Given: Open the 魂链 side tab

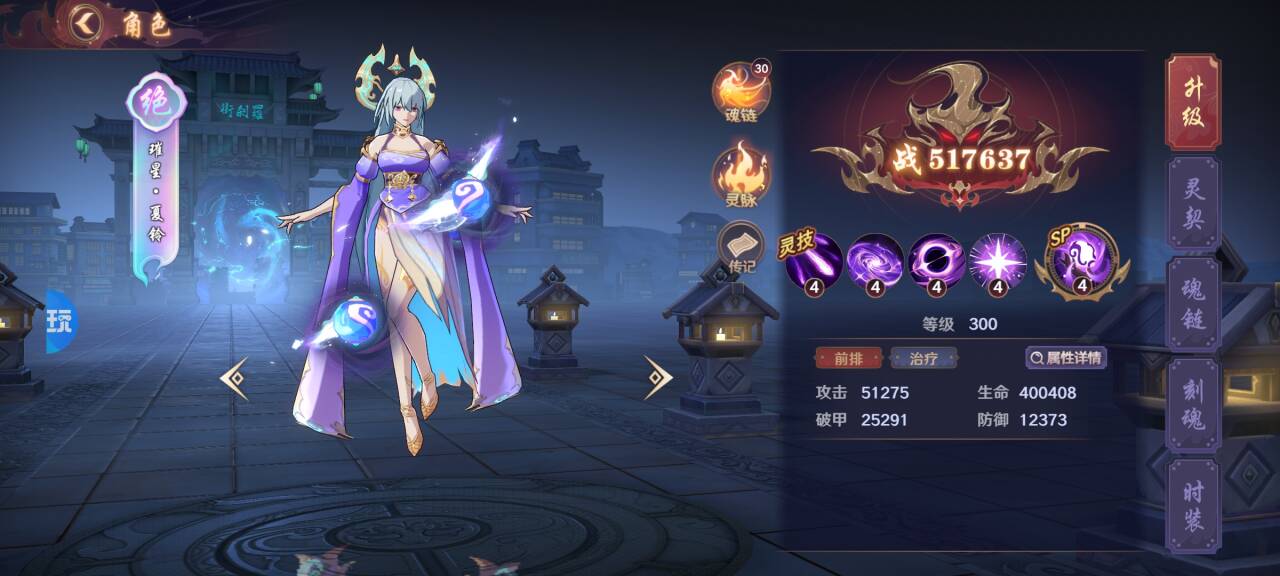Looking at the screenshot, I should point(1193,304).
